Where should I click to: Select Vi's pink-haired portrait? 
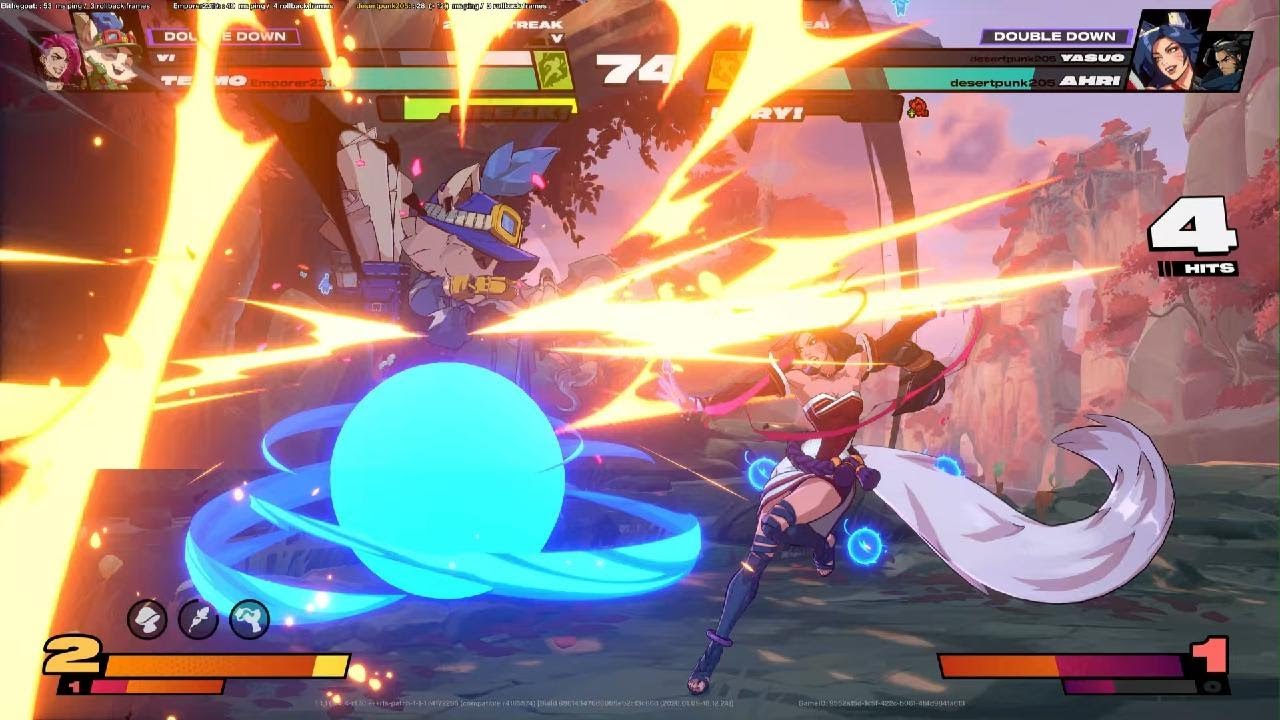[x=56, y=58]
